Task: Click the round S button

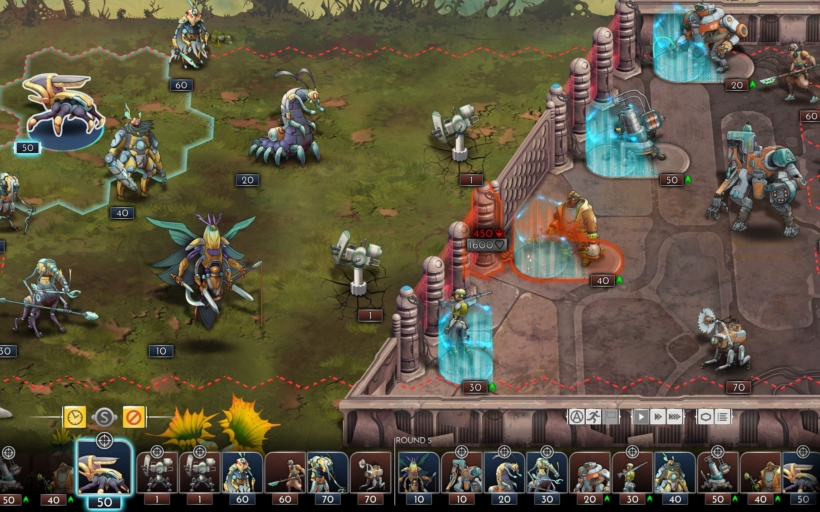Action: click(104, 417)
